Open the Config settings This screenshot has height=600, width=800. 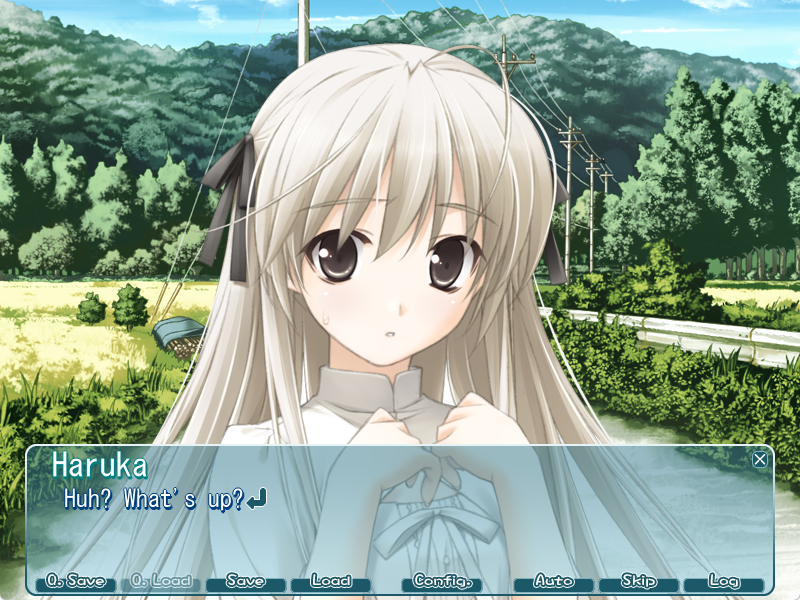(441, 581)
